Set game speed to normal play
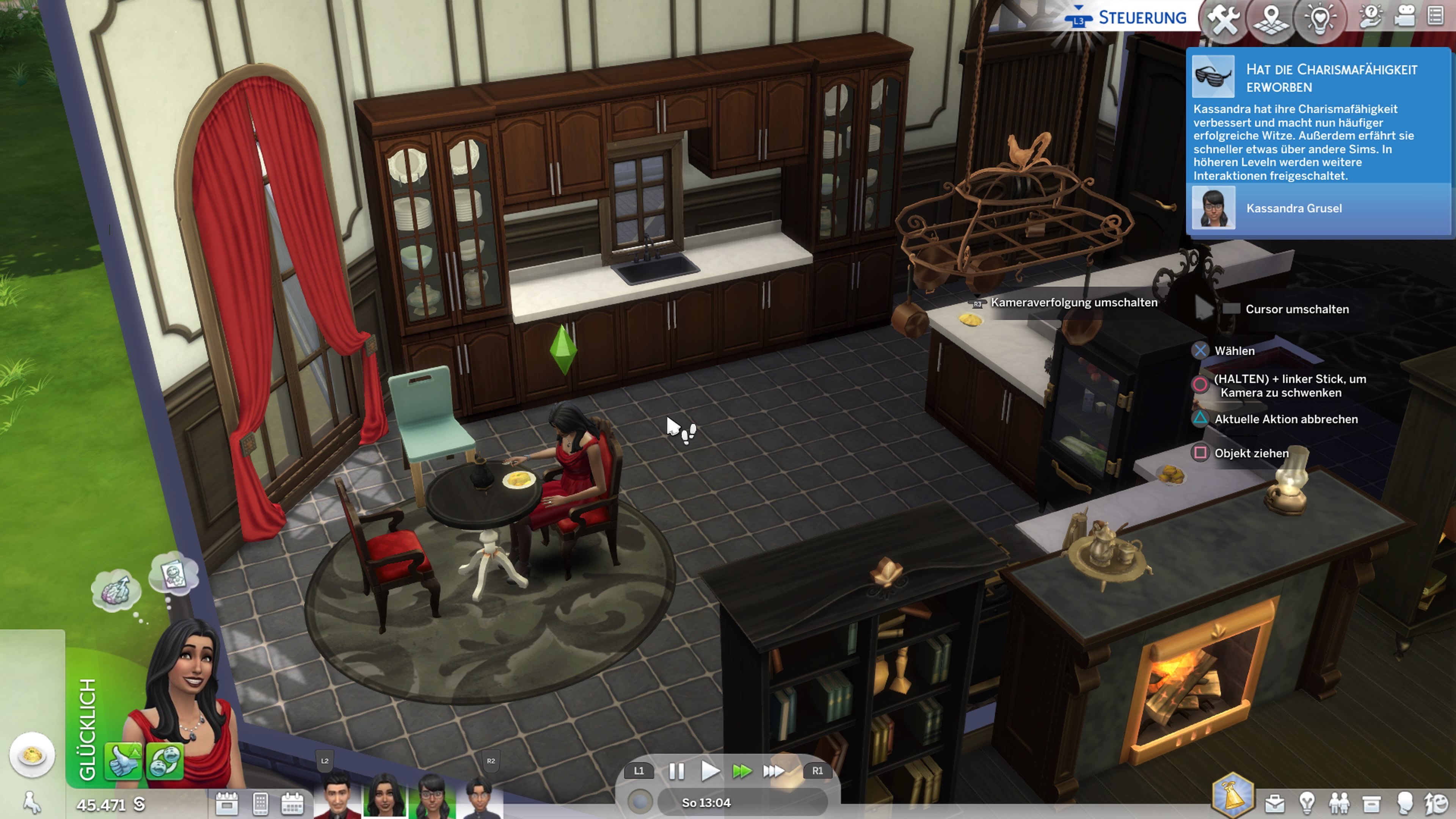 tap(709, 771)
